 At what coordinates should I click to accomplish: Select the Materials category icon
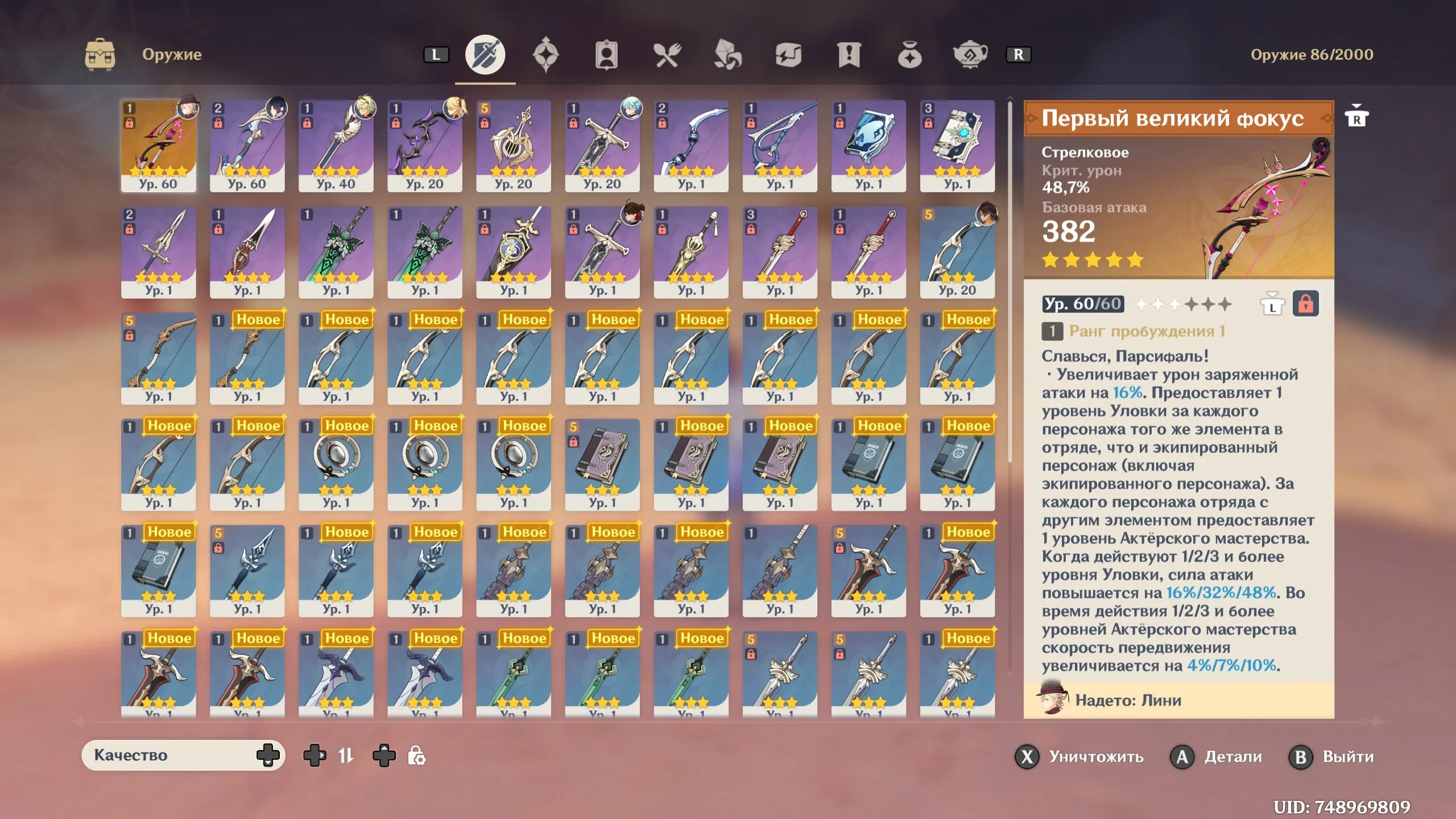(727, 55)
